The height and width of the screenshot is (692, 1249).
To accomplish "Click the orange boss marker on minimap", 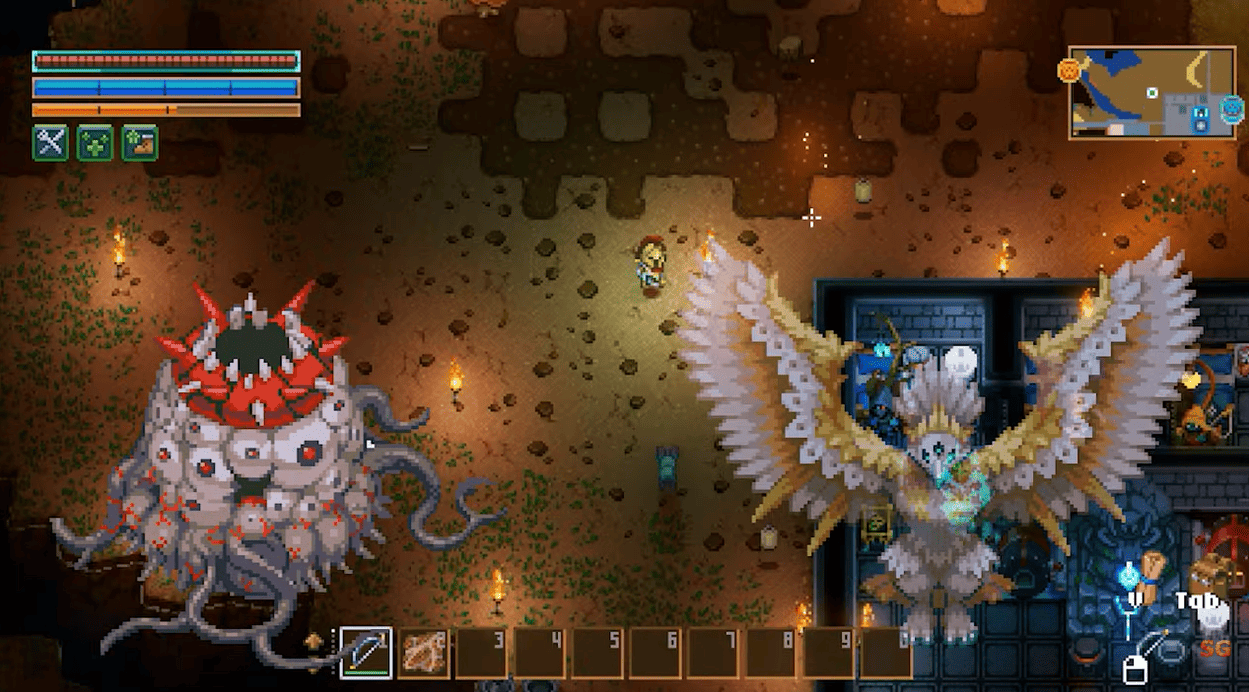I will click(x=1070, y=70).
